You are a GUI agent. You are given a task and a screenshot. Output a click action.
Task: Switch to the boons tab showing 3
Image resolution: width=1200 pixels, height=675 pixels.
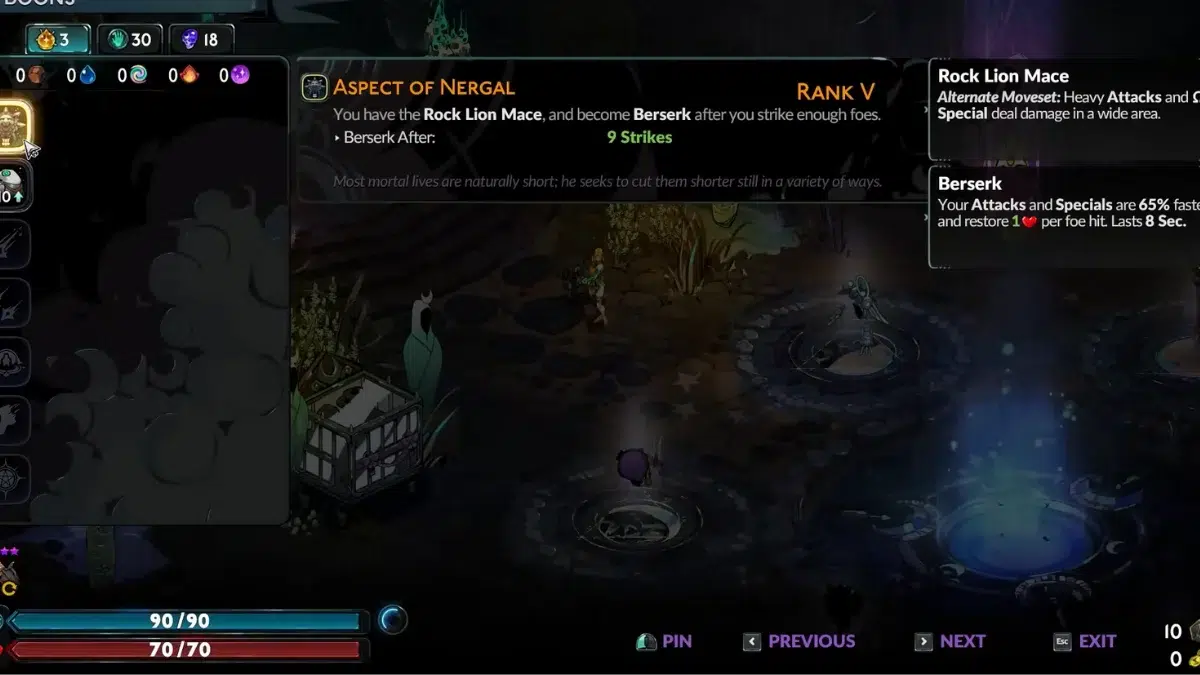pyautogui.click(x=56, y=40)
